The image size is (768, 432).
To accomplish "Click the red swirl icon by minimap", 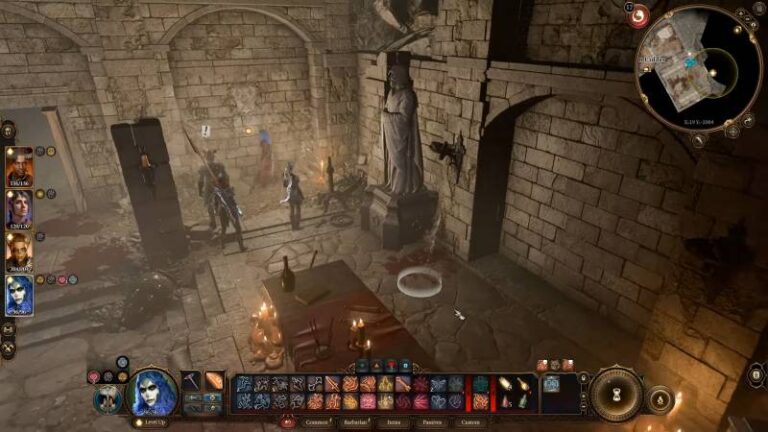I will tap(638, 16).
